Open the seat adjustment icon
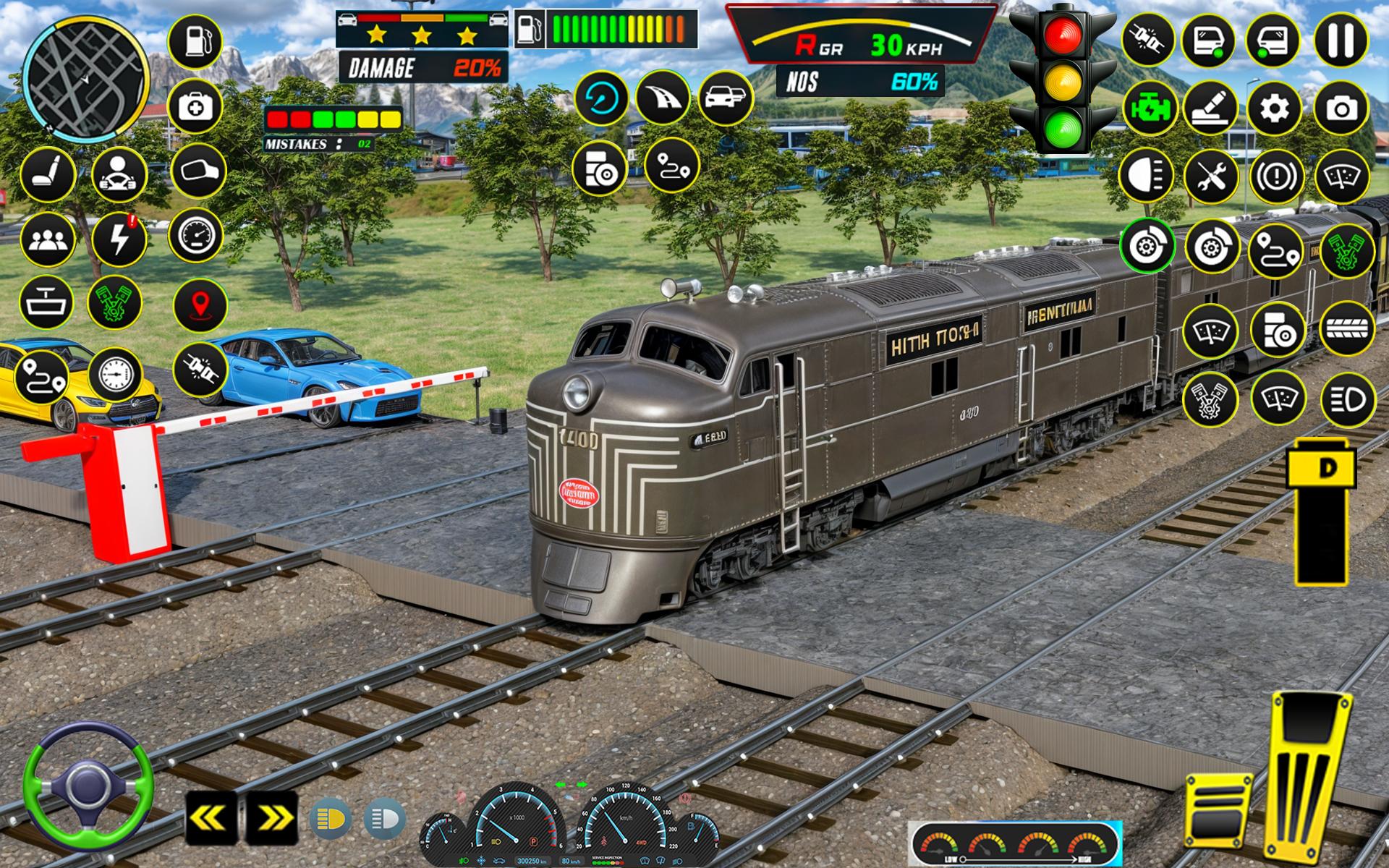1389x868 pixels. (x=49, y=172)
